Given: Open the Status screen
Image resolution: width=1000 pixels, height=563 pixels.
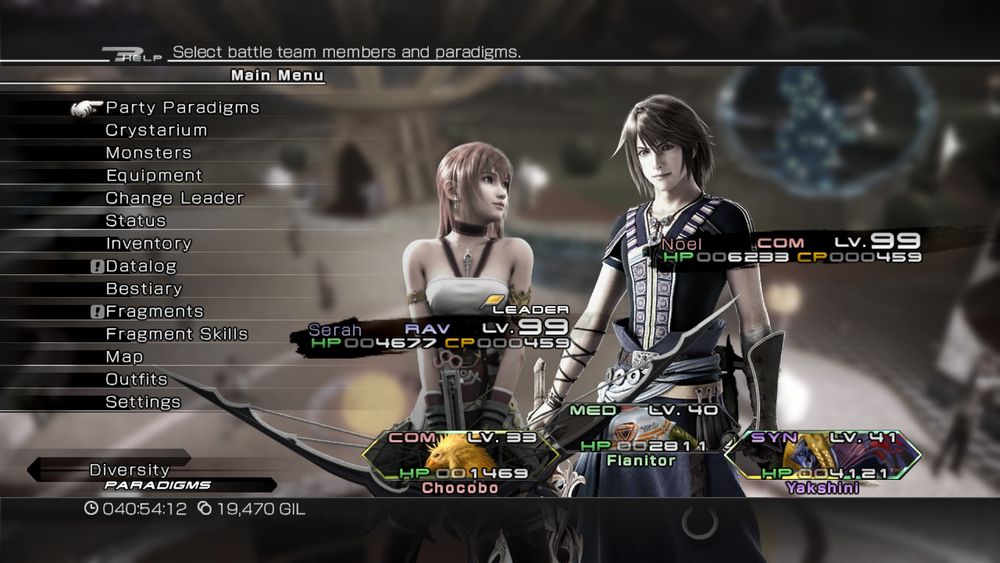Looking at the screenshot, I should coord(135,221).
